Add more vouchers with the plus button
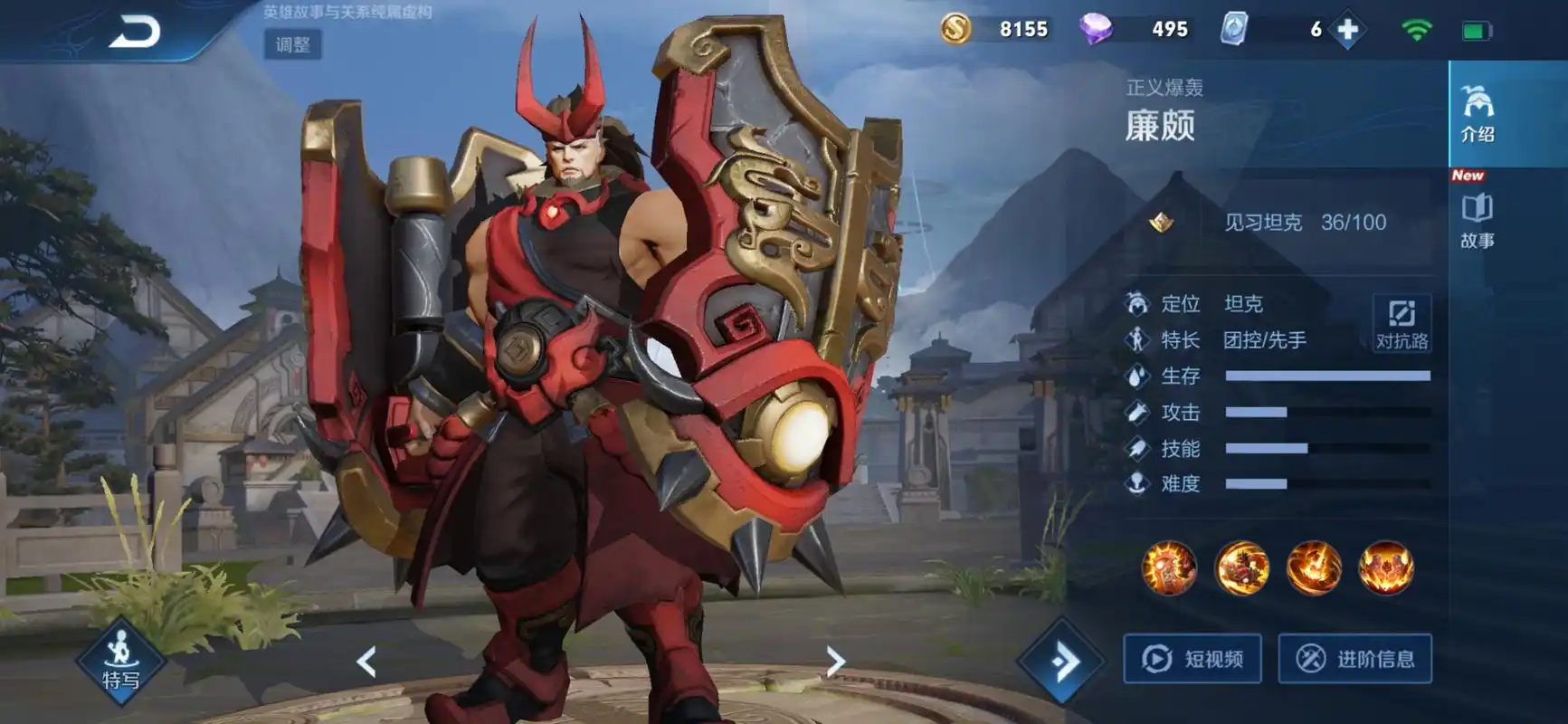 coord(1347,30)
